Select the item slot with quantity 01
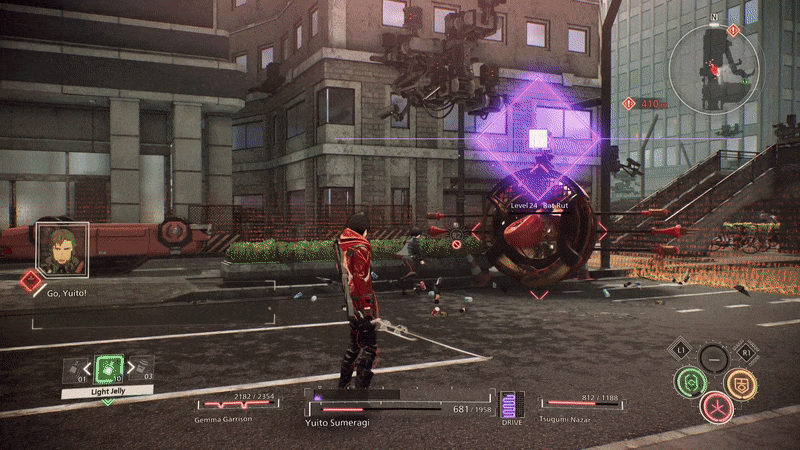Screen dimensions: 800x450 (74, 371)
